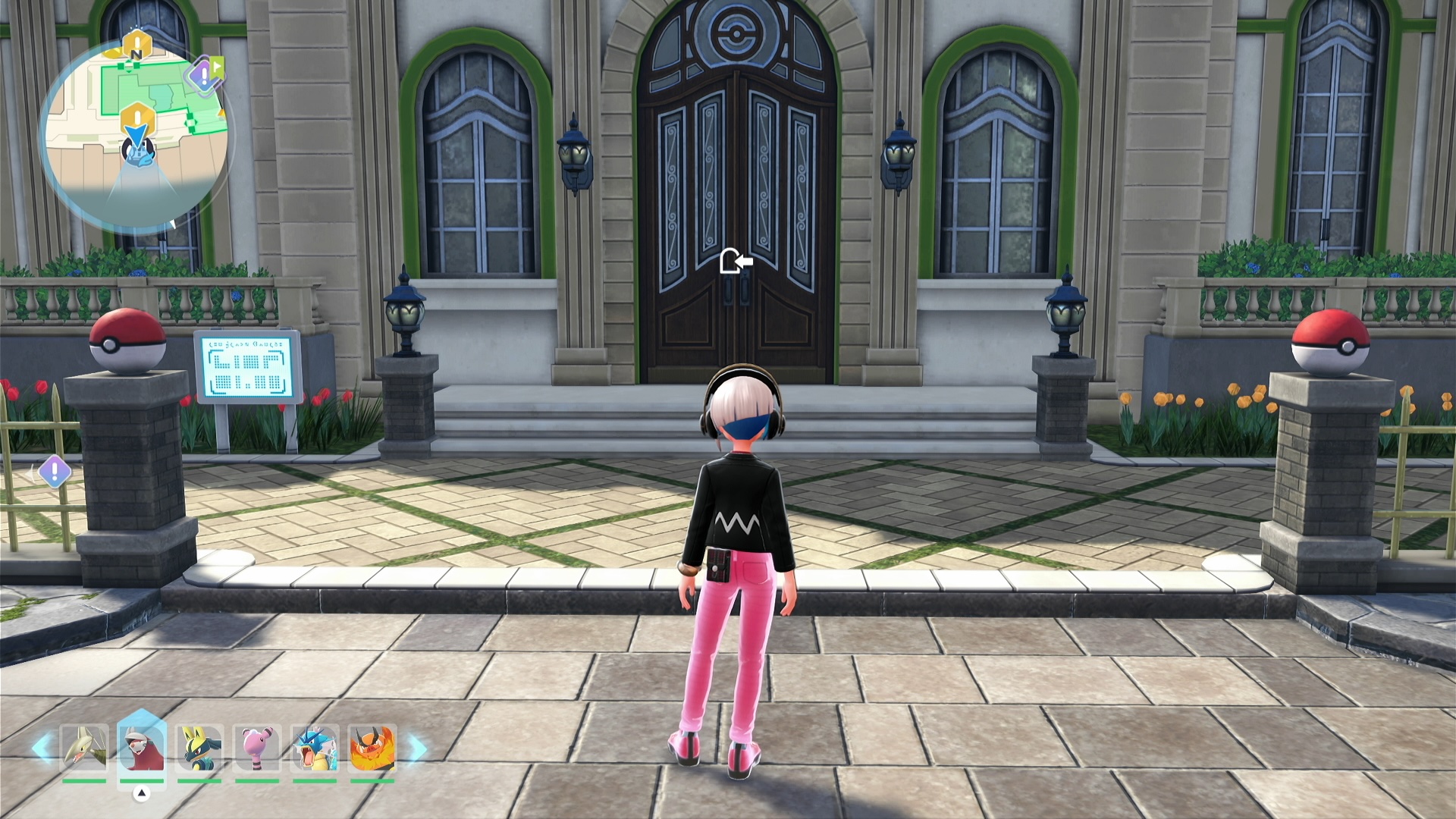Click the party bar's left arrow
The height and width of the screenshot is (819, 1456).
point(42,748)
